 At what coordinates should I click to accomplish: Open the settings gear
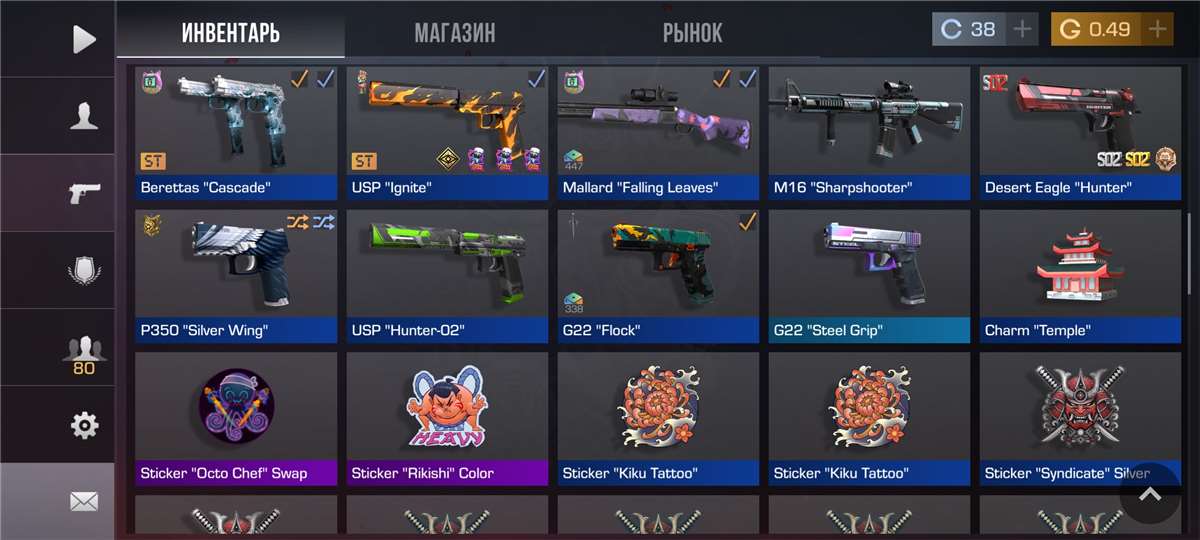click(84, 426)
